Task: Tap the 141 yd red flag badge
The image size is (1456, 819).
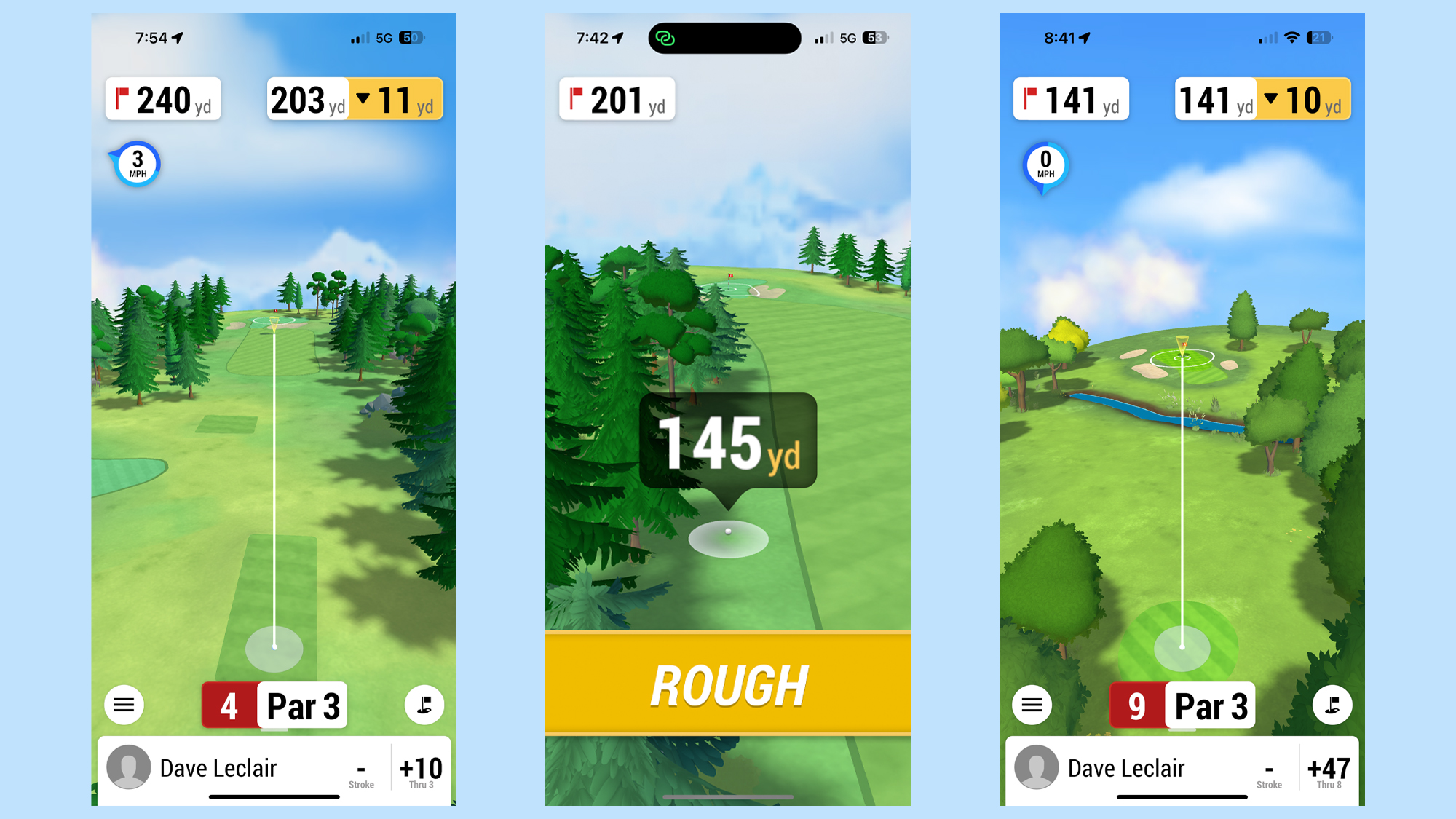Action: click(x=1070, y=100)
